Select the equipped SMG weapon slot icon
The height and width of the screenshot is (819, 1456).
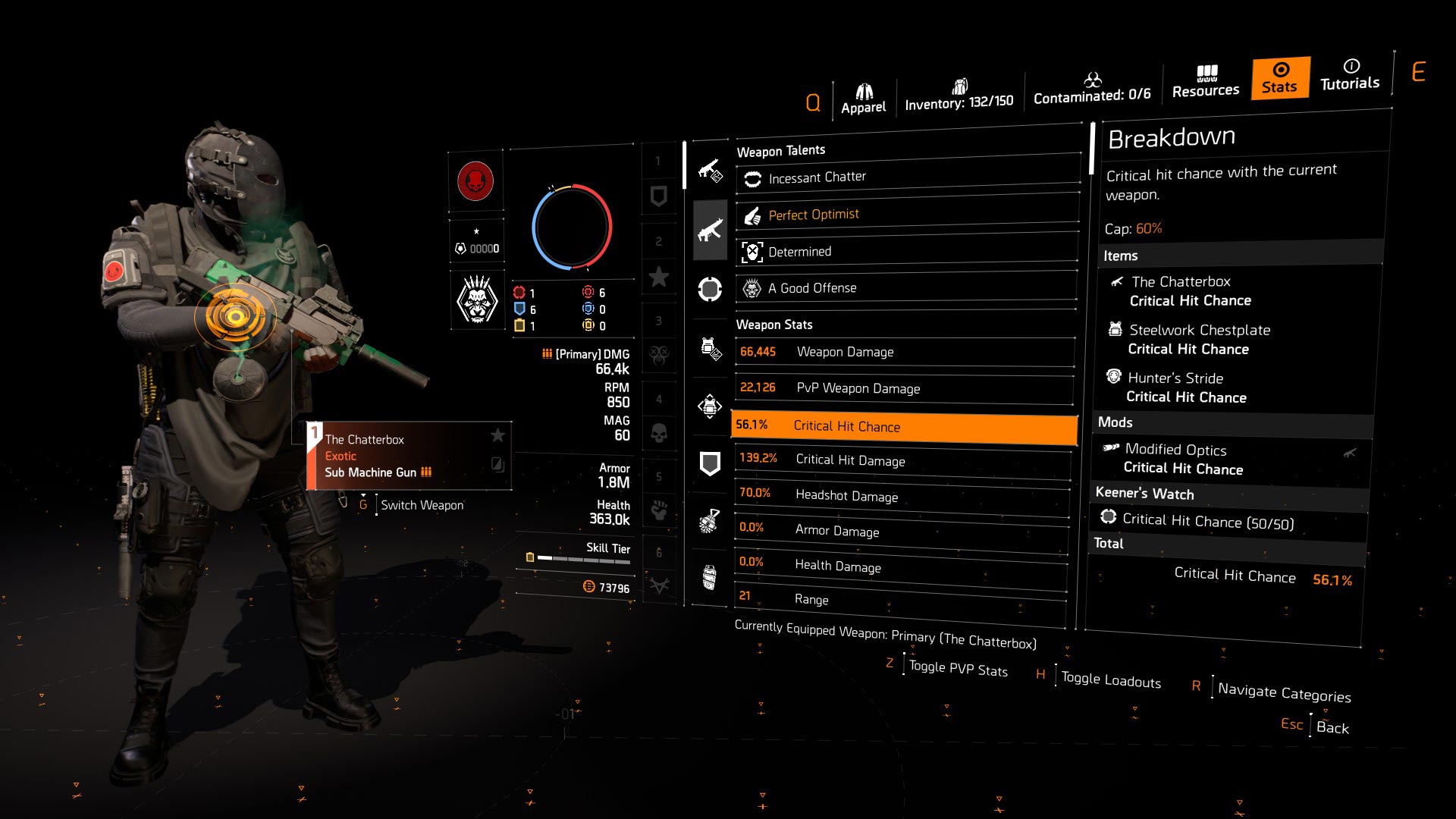click(709, 230)
